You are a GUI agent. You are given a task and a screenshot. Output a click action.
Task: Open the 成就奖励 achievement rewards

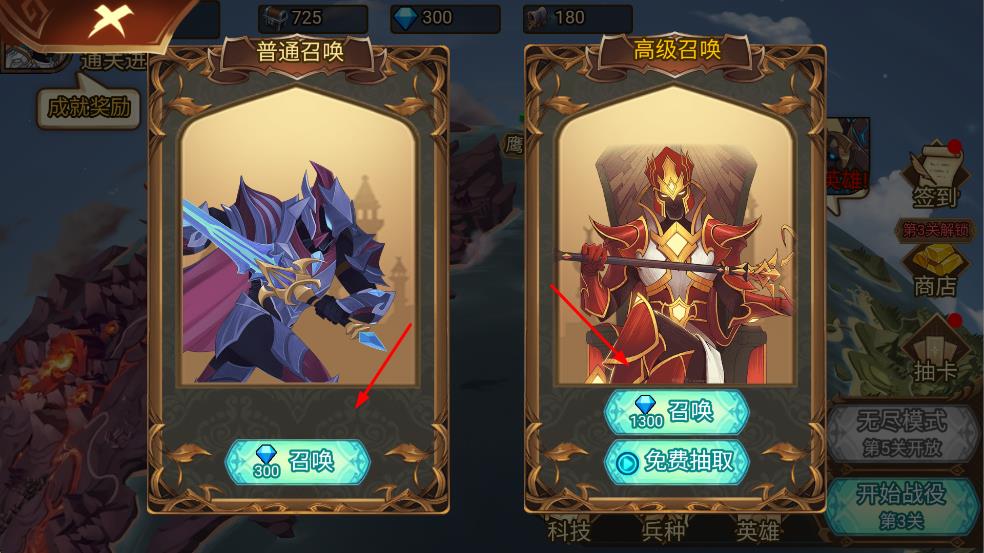tap(88, 107)
